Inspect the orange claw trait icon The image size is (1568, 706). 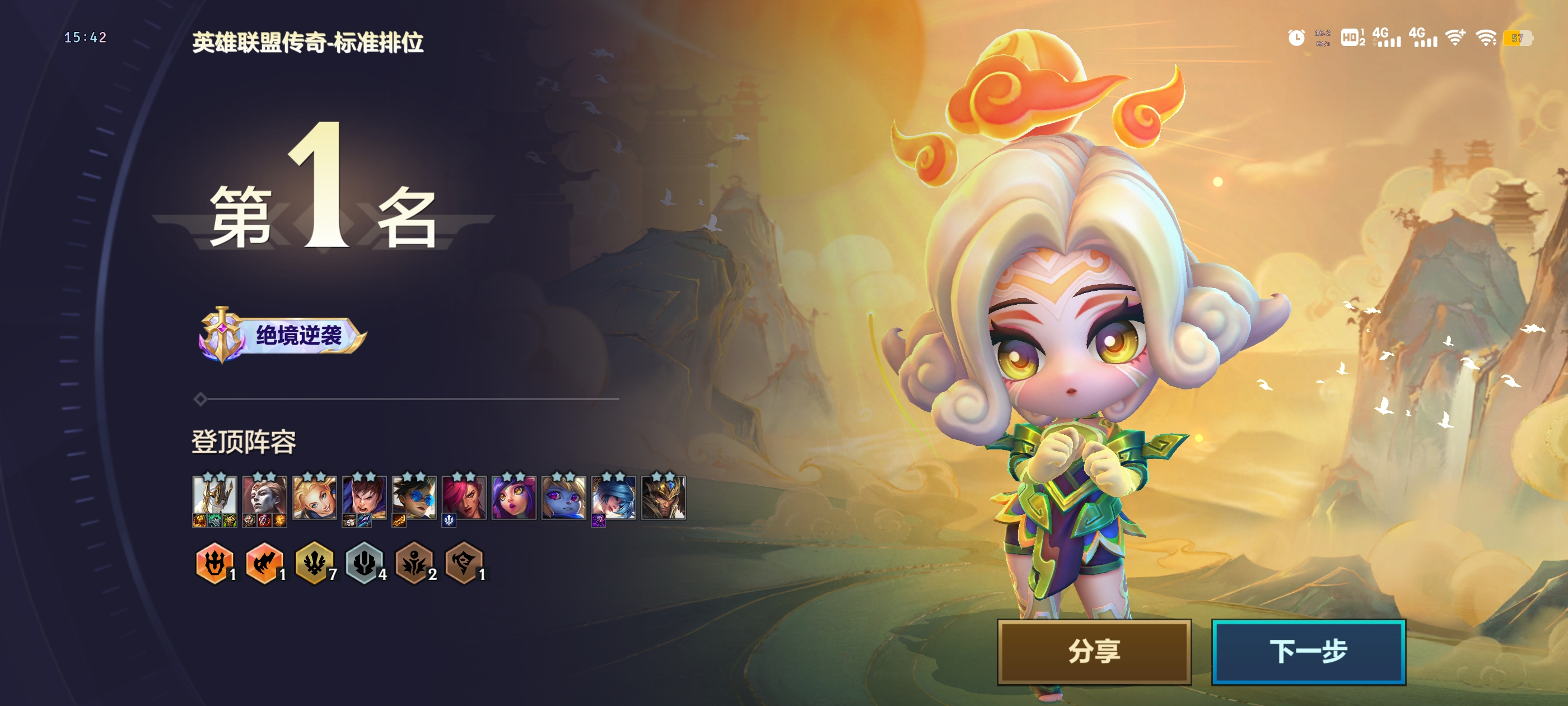click(x=264, y=563)
